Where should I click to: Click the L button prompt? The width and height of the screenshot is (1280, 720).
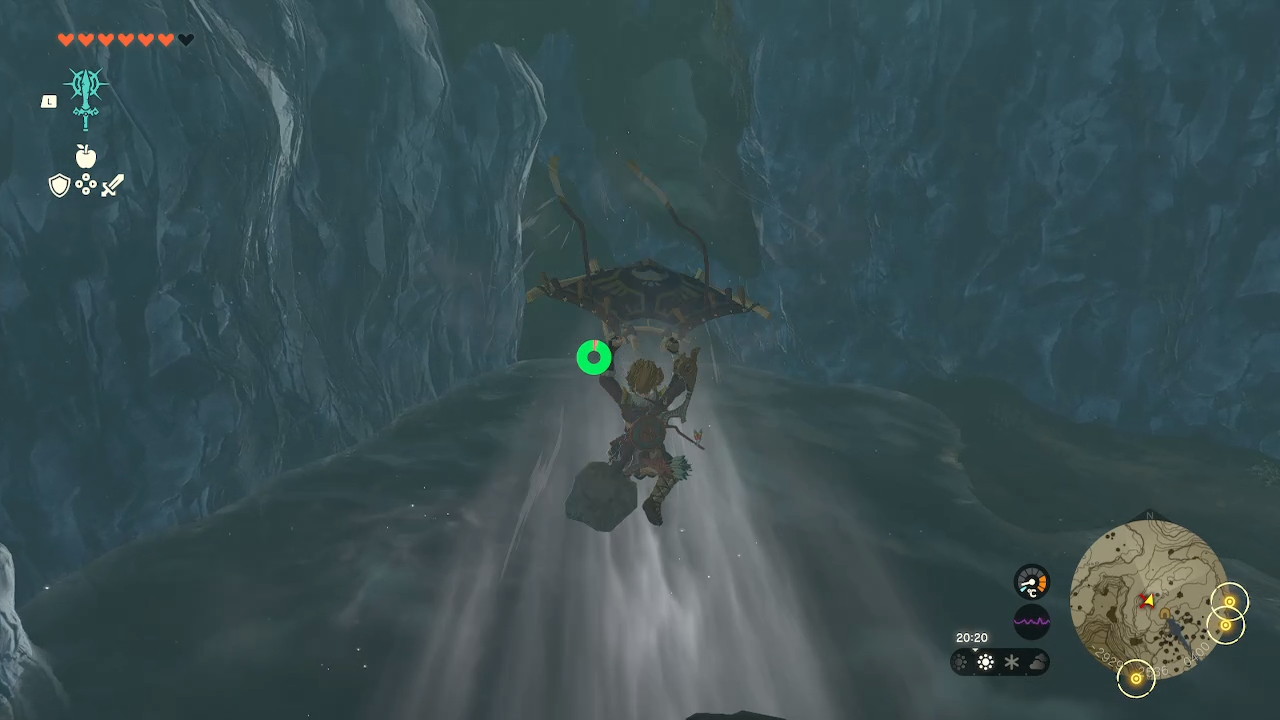tap(49, 101)
